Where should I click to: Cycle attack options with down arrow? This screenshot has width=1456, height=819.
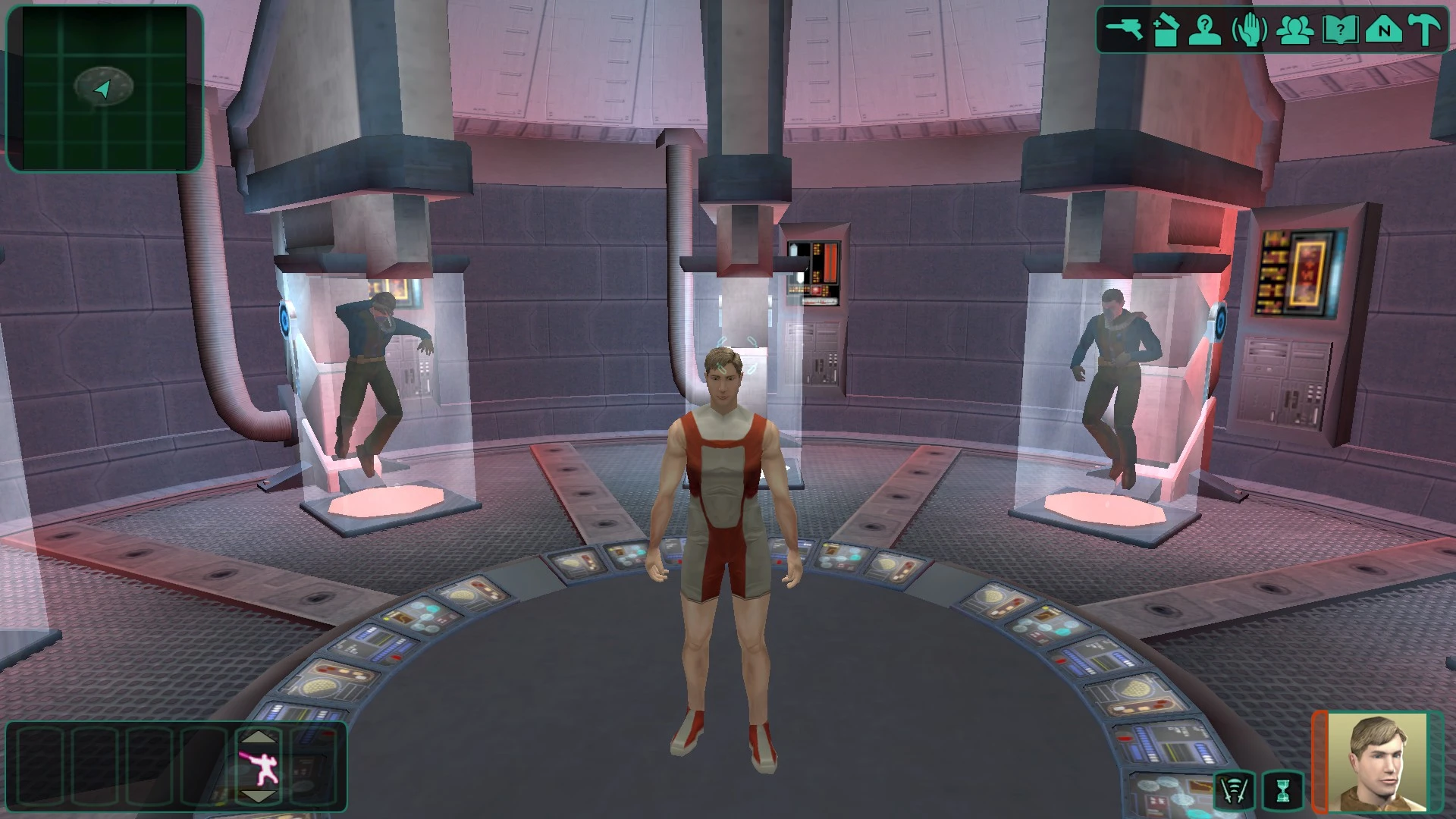click(x=258, y=796)
